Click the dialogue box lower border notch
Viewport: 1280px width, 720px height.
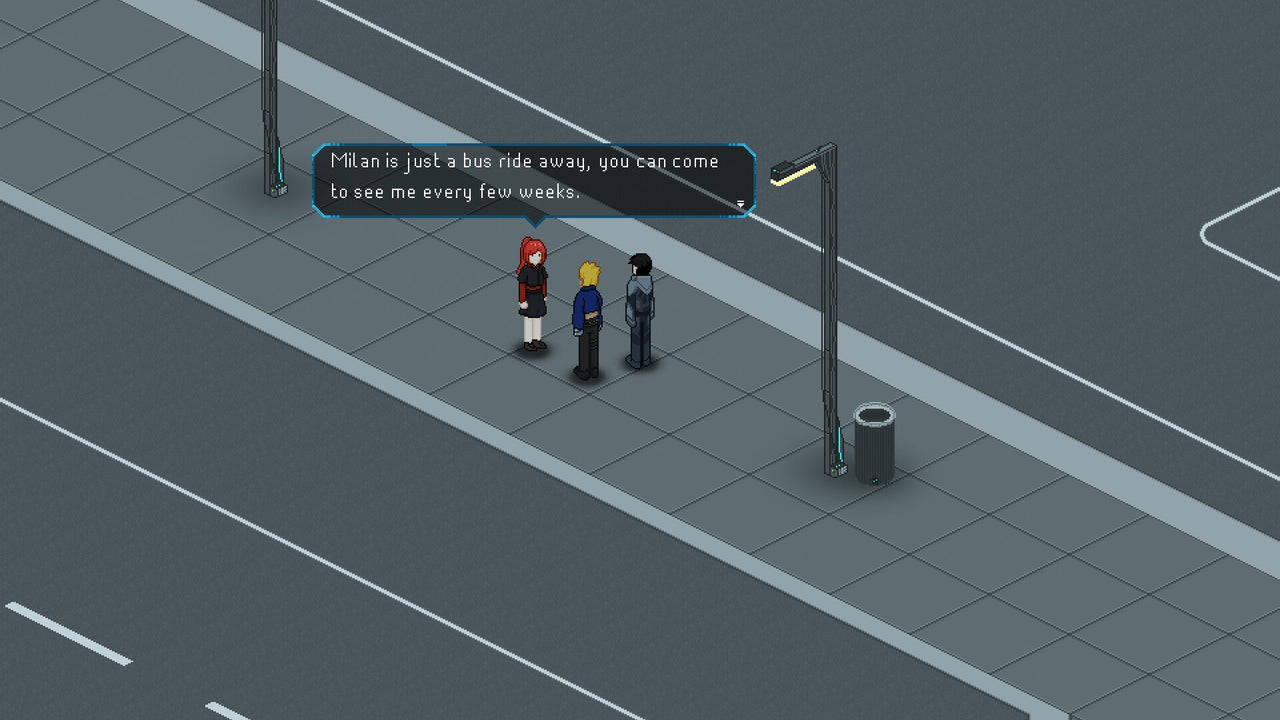[535, 222]
